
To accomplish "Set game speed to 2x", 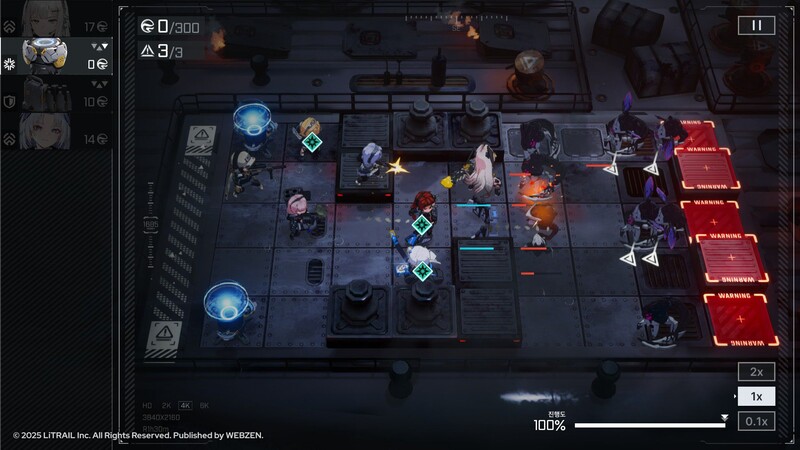I will [756, 372].
